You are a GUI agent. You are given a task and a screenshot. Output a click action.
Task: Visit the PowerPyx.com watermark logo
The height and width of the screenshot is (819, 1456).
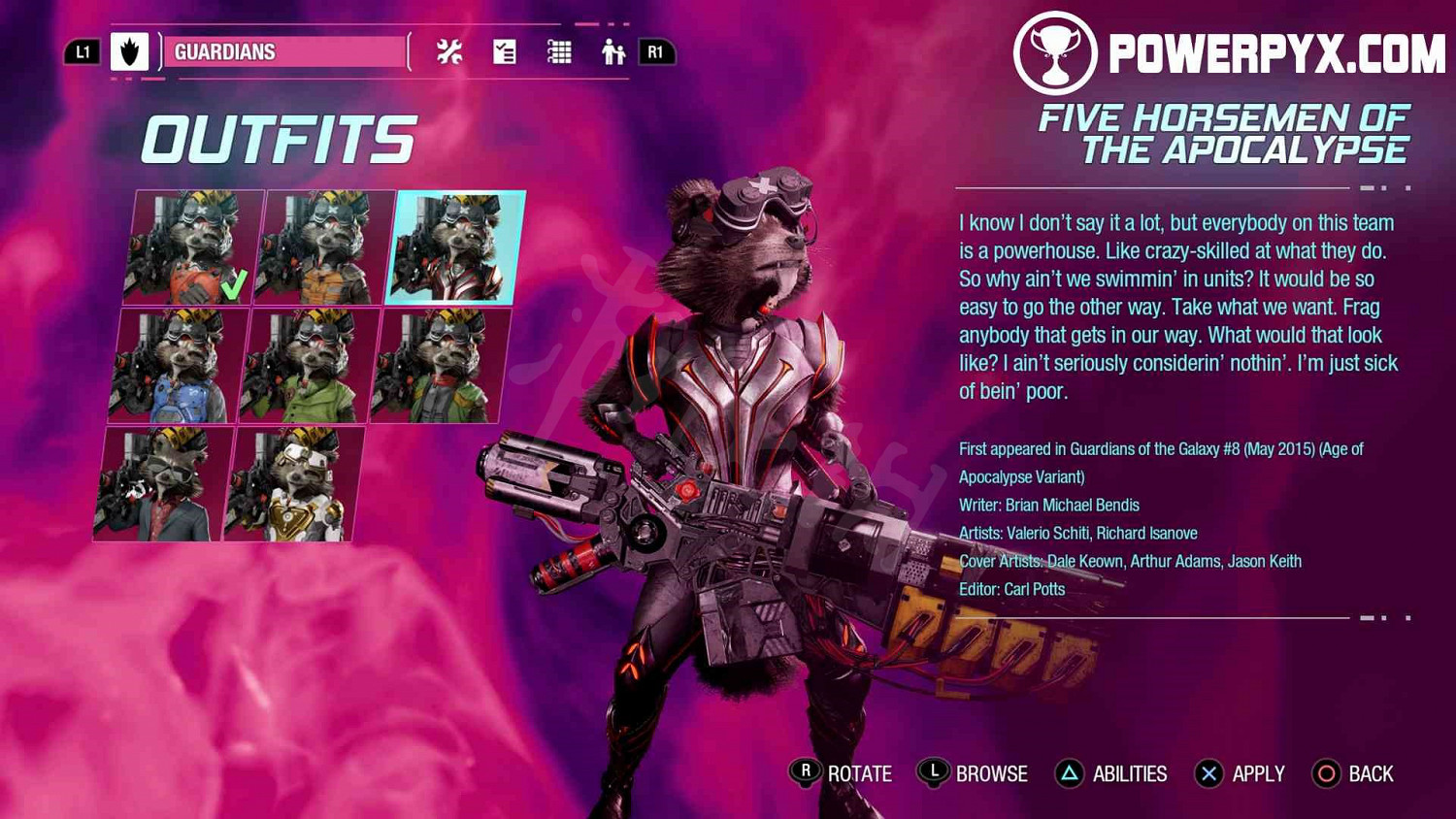(1230, 53)
